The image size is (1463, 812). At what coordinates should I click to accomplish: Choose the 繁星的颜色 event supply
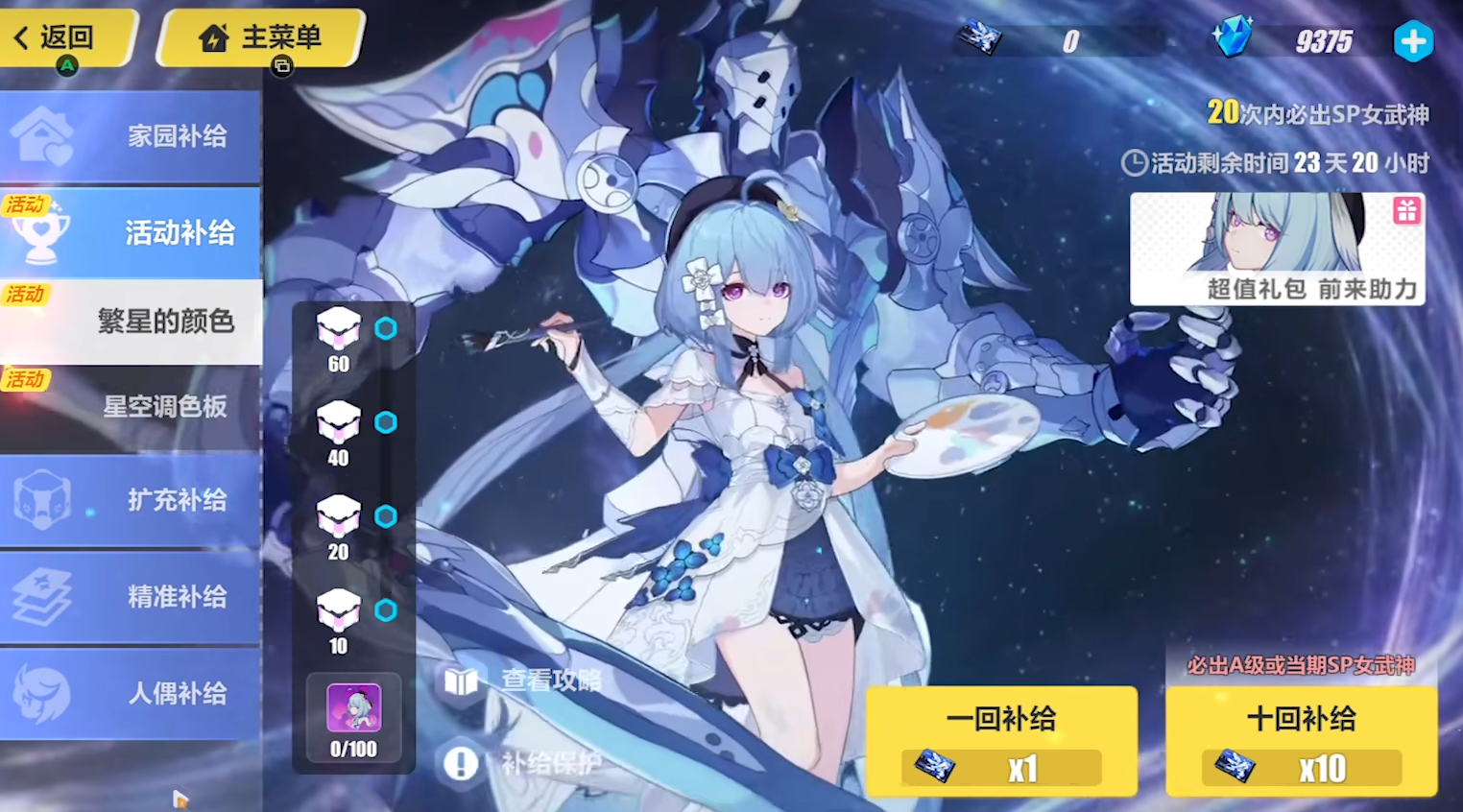point(132,321)
